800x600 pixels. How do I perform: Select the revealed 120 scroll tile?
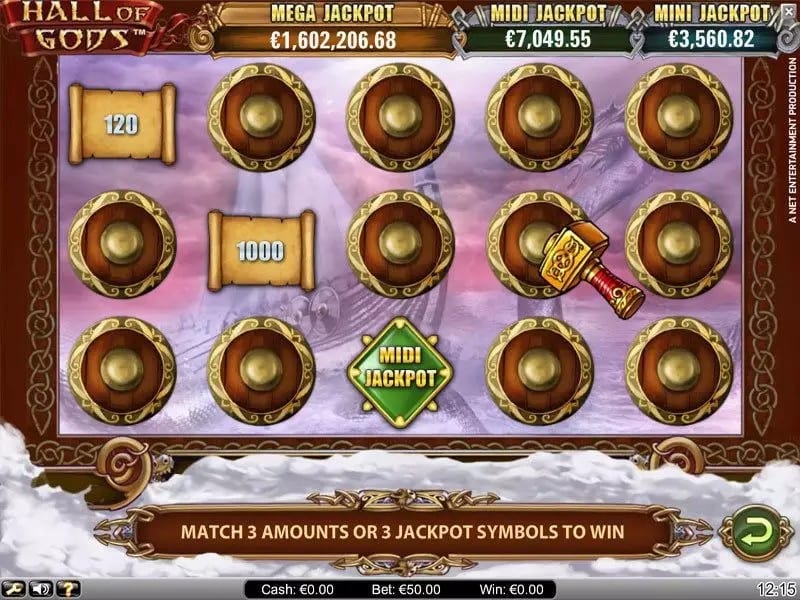(121, 123)
